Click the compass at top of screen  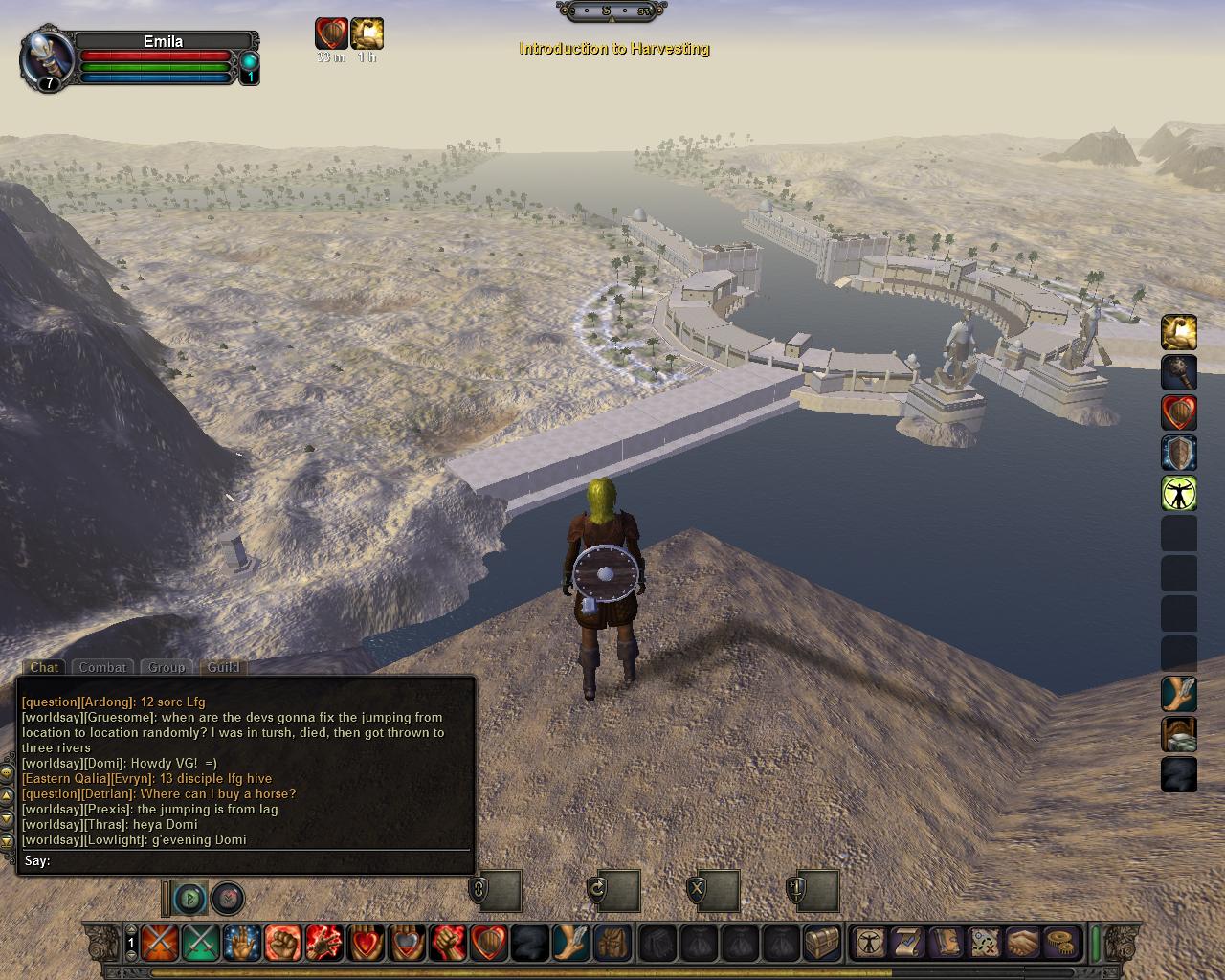[x=612, y=11]
